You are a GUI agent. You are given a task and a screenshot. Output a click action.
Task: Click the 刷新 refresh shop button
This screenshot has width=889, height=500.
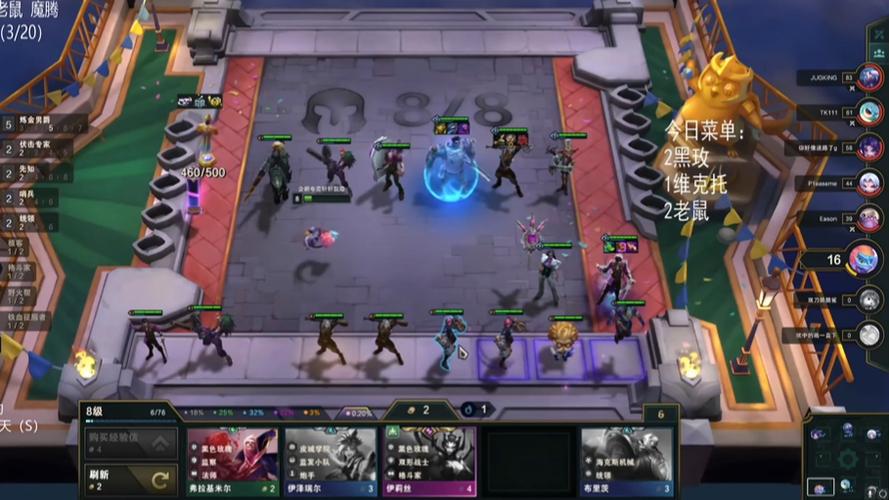coord(132,479)
